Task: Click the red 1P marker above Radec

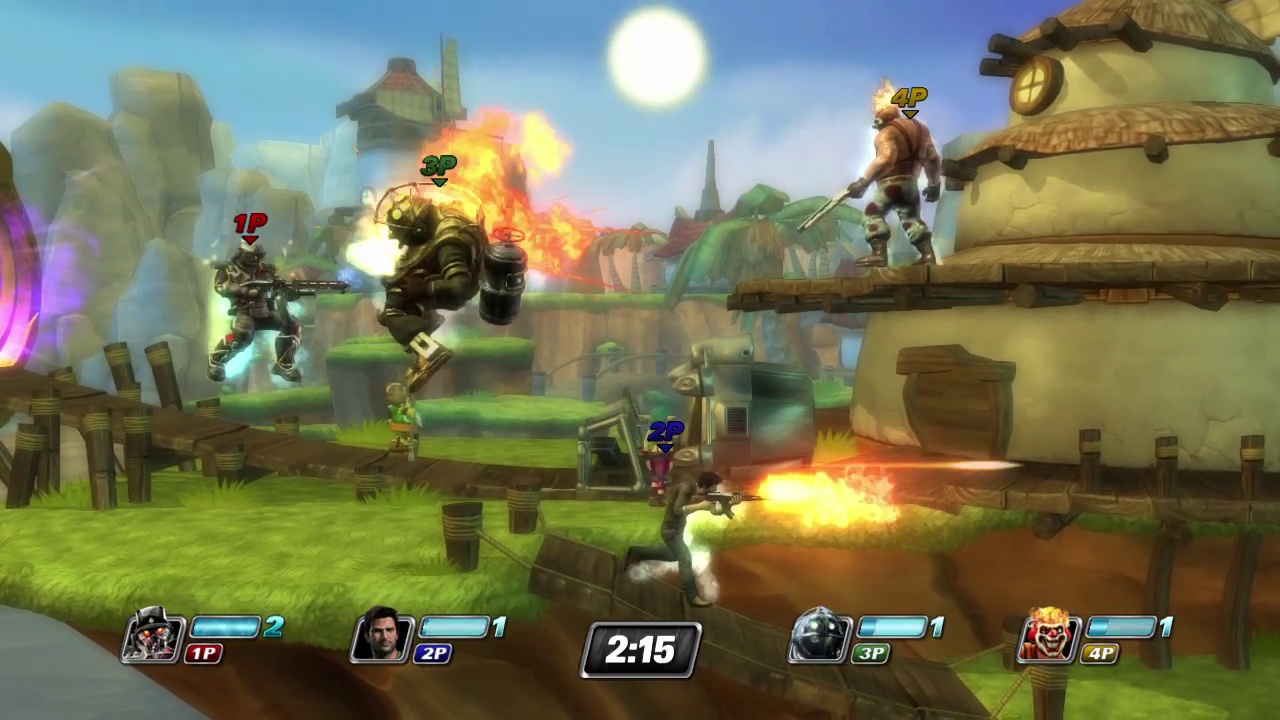Action: (x=250, y=226)
